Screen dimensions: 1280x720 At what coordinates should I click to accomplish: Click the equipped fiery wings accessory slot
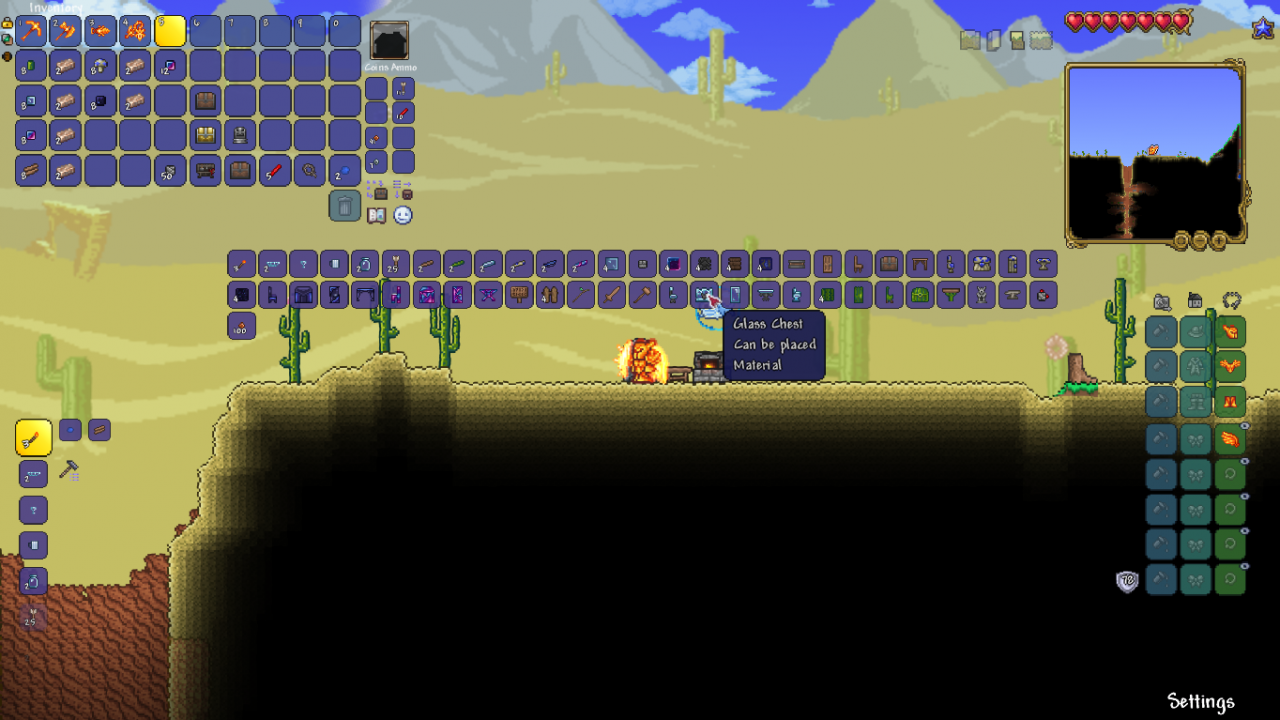coord(1232,440)
